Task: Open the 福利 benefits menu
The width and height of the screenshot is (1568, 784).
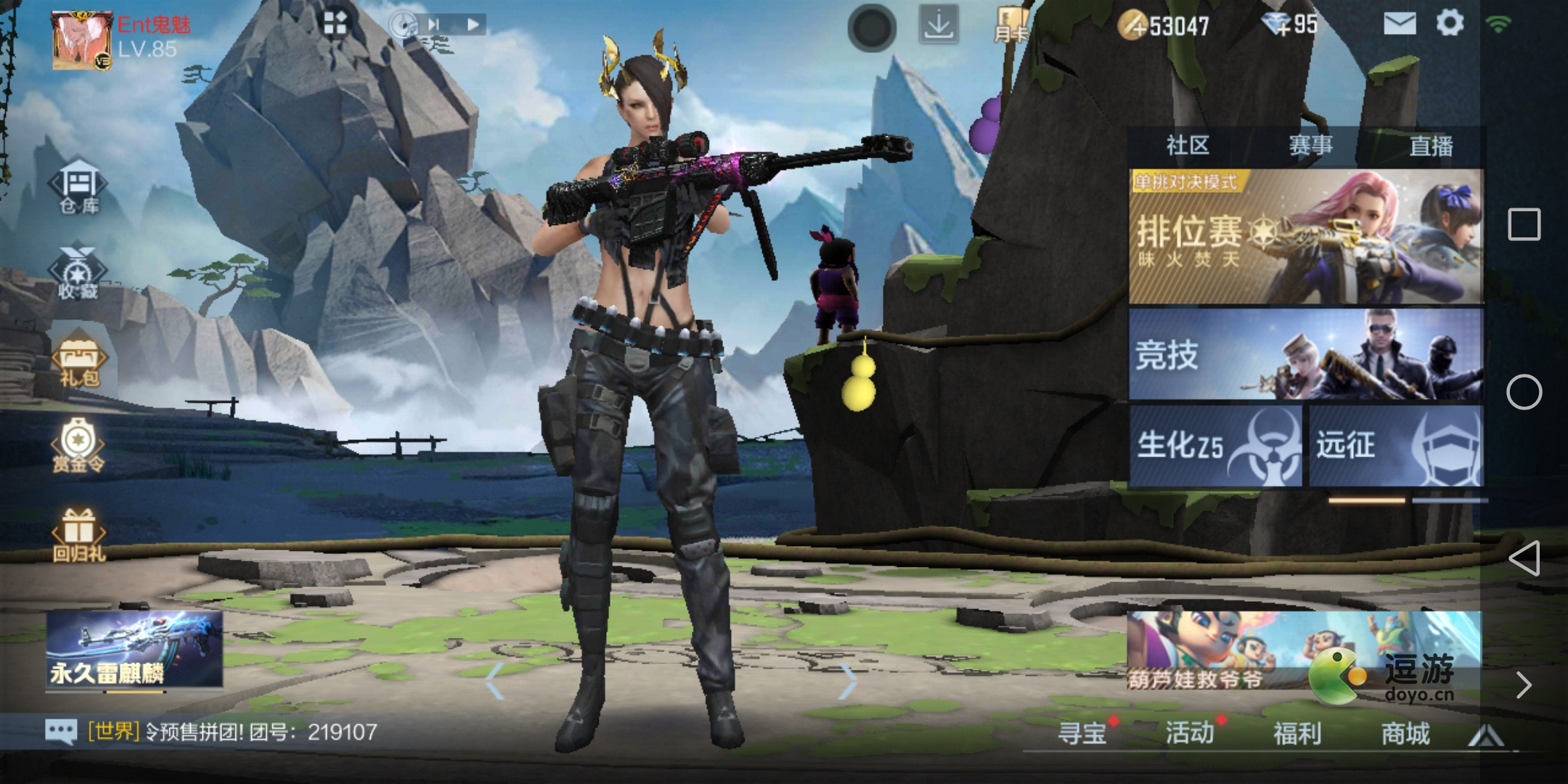Action: (1297, 733)
